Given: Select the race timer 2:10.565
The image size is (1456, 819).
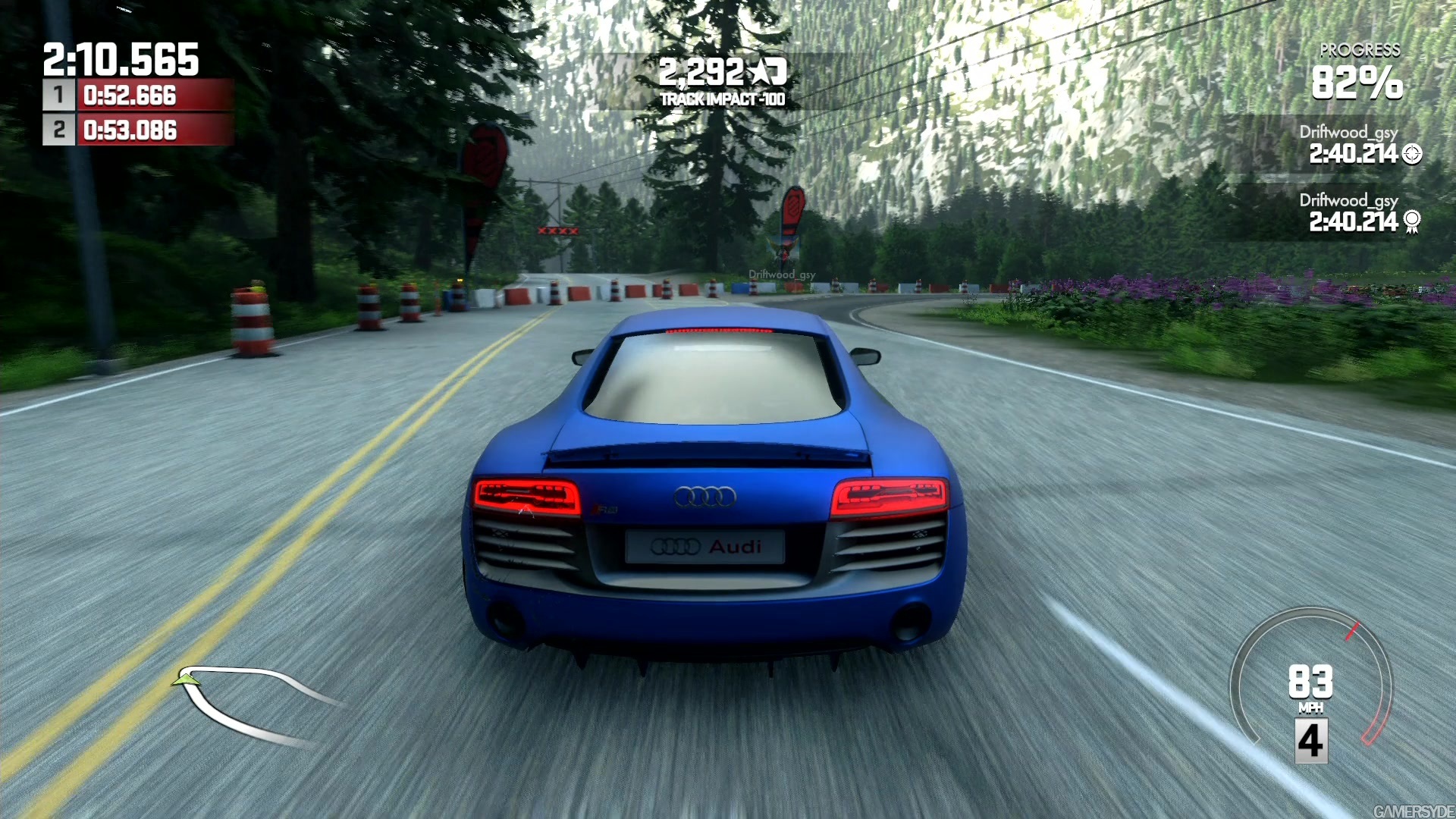Looking at the screenshot, I should (x=121, y=57).
